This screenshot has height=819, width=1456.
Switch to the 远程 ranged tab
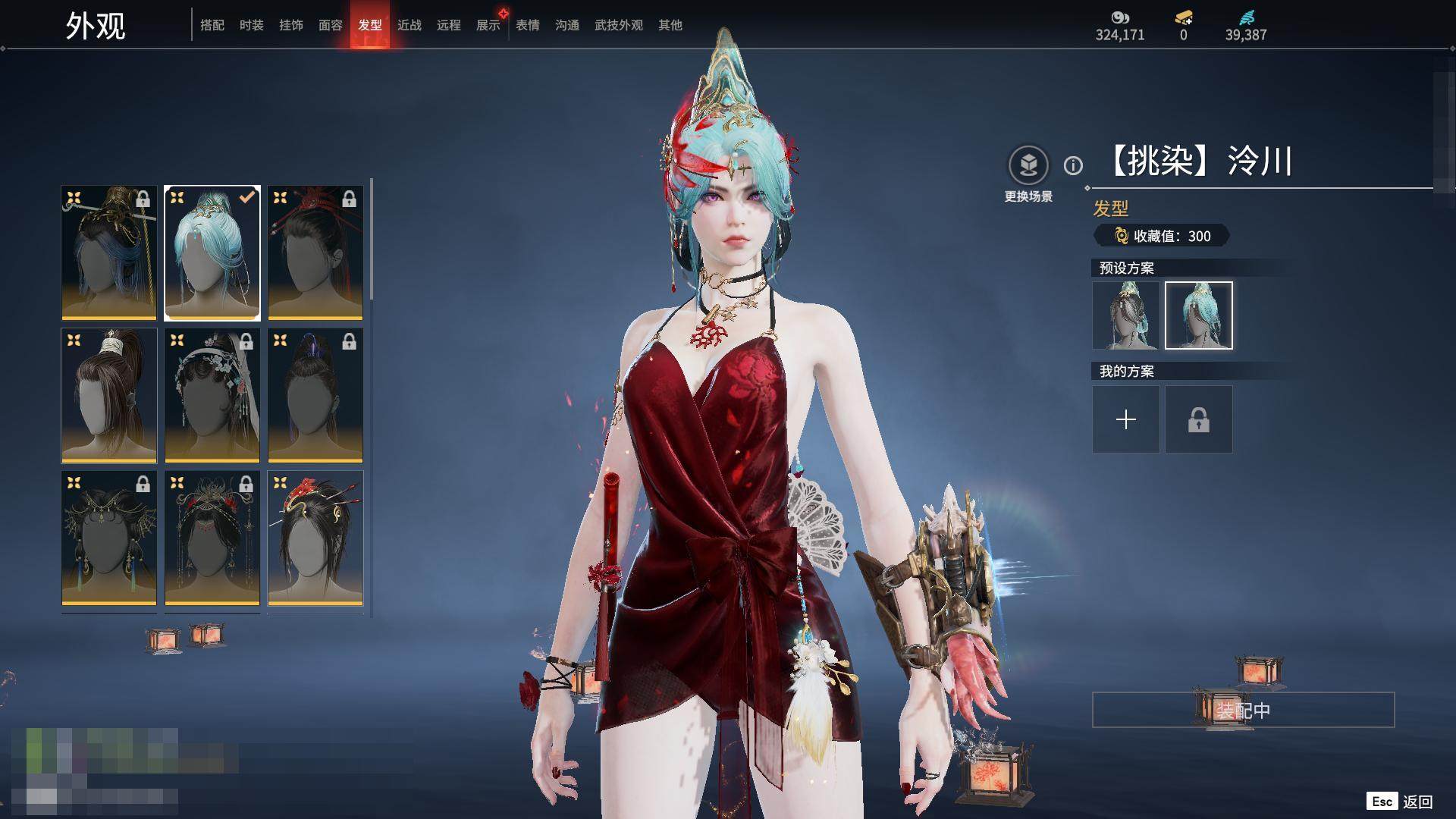coord(448,25)
